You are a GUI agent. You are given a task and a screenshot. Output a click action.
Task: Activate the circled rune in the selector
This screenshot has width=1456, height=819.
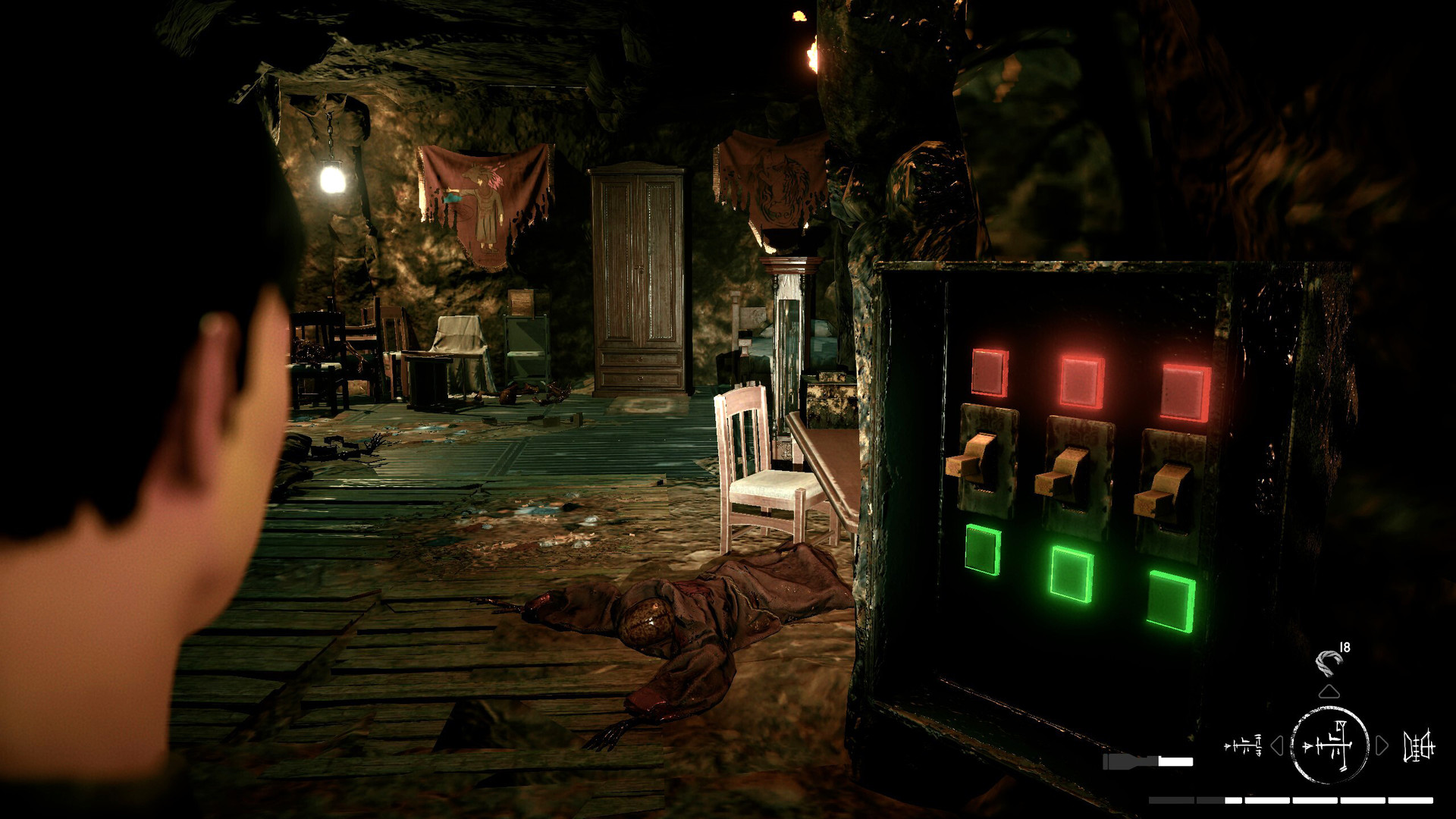pyautogui.click(x=1329, y=745)
